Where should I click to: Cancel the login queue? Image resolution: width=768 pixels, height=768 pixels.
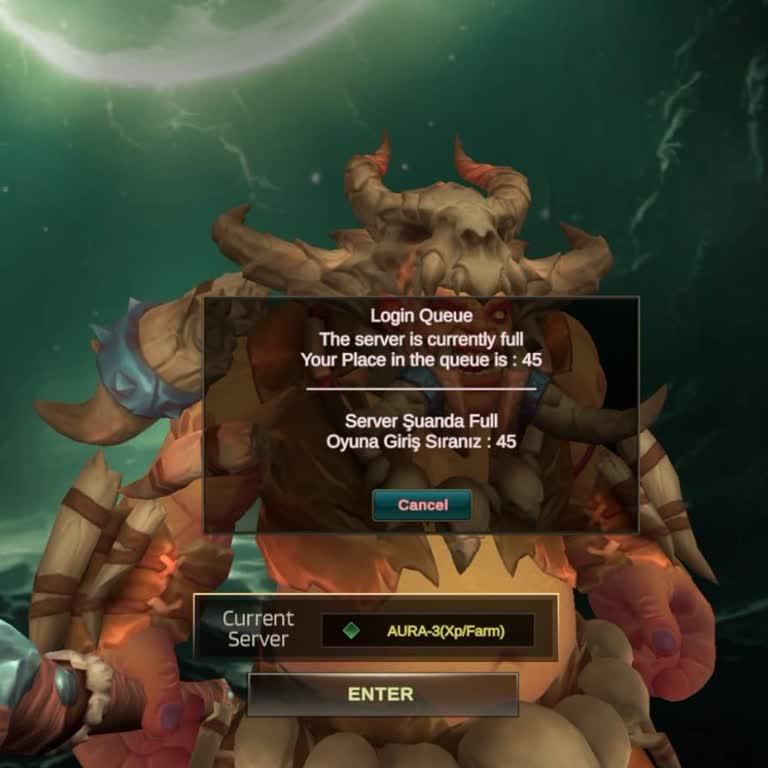pos(422,505)
